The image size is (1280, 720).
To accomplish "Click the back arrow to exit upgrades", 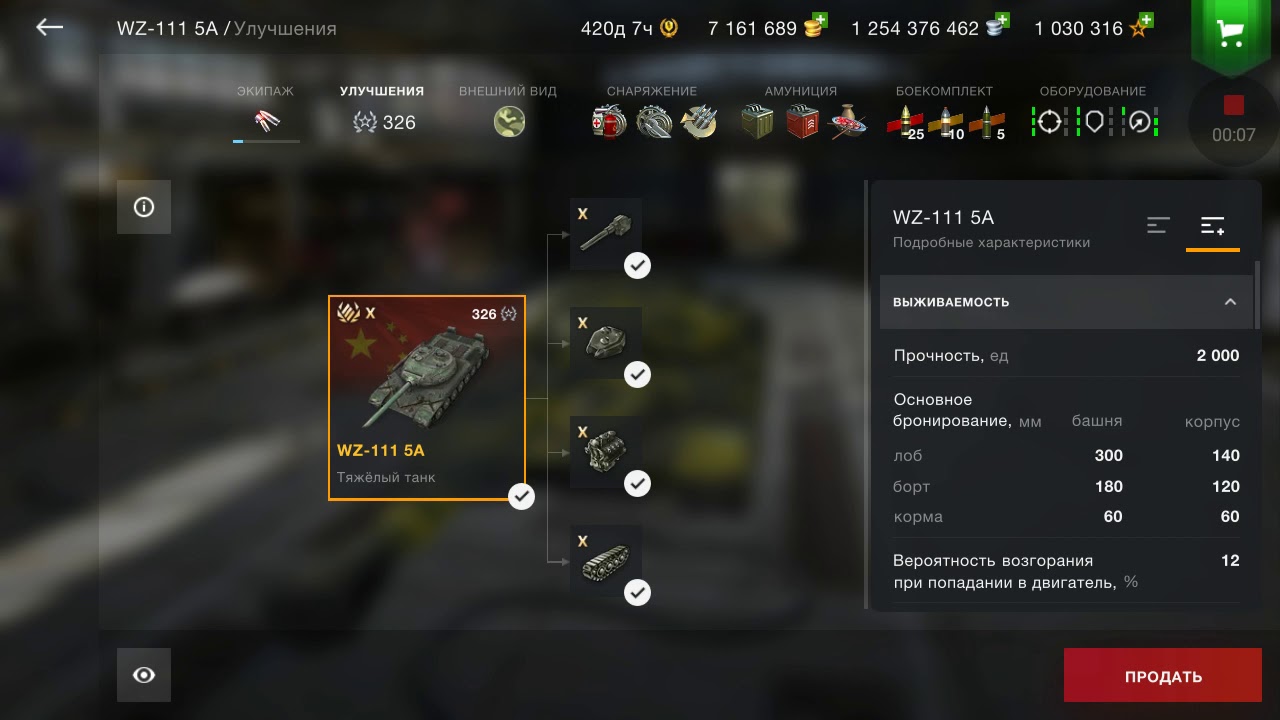I will pyautogui.click(x=48, y=28).
